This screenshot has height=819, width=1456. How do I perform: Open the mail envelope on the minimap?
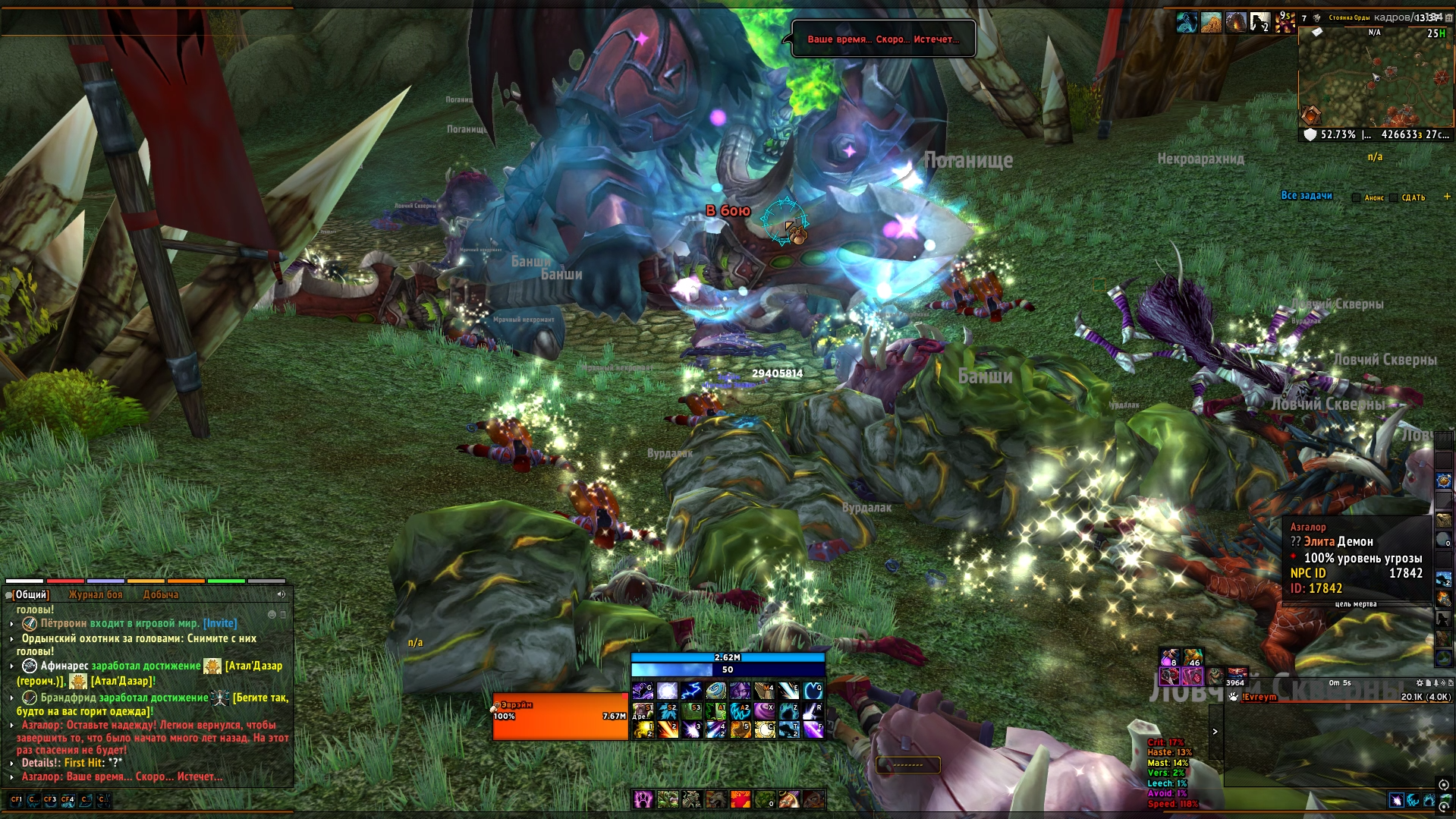click(x=1318, y=32)
